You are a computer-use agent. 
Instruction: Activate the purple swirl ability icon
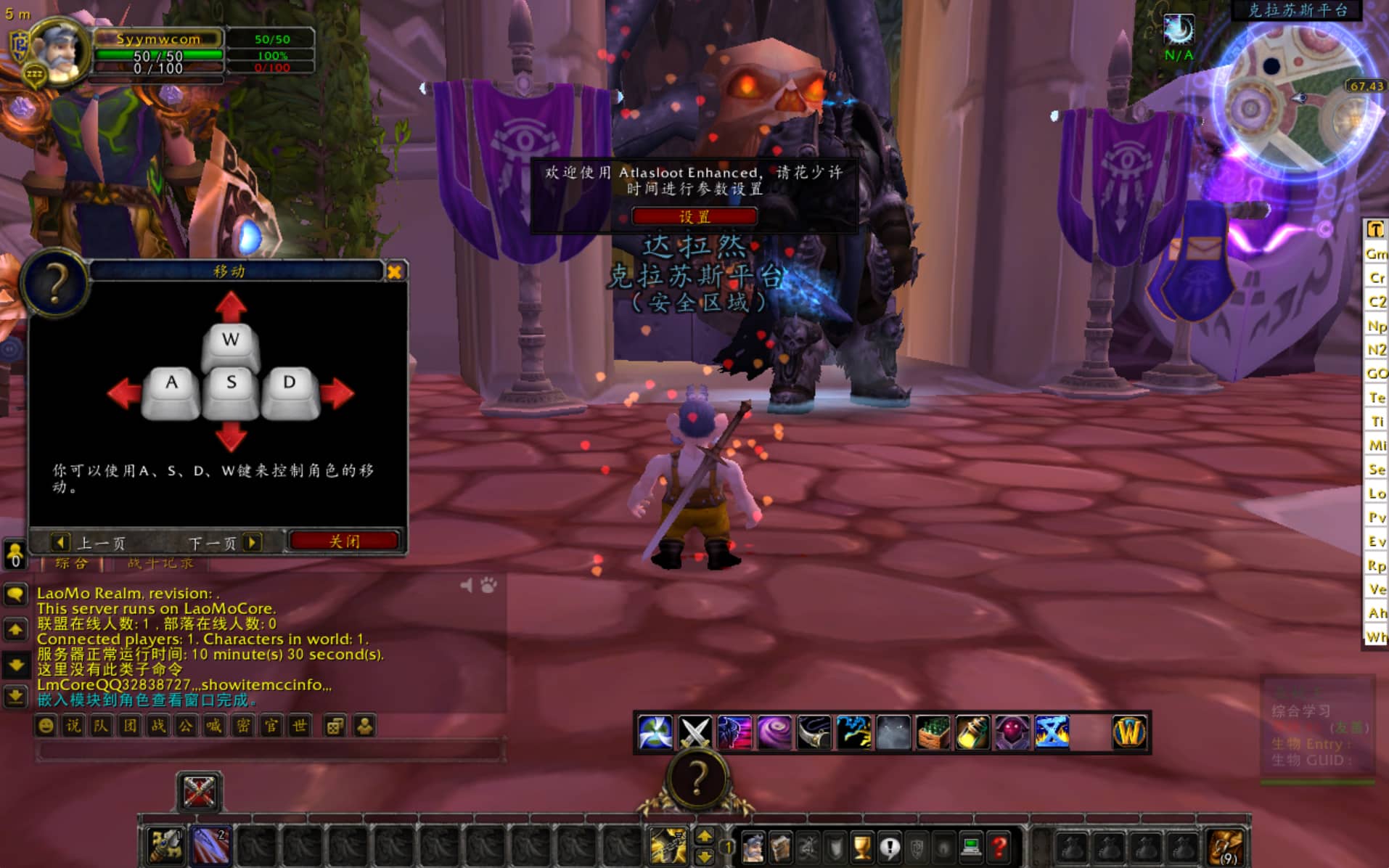click(x=774, y=732)
